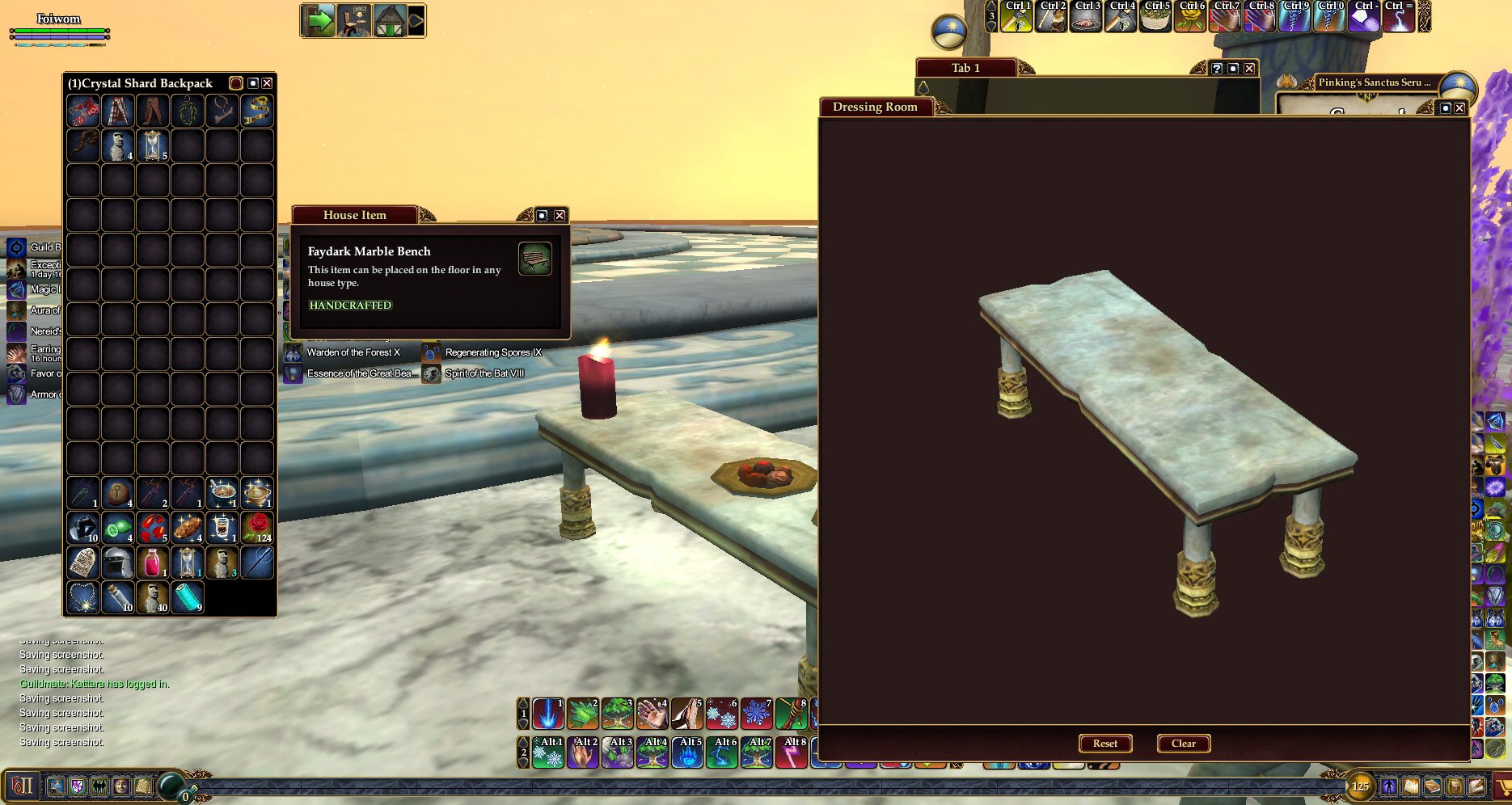Close the Dressing Room window
Image resolution: width=1512 pixels, height=805 pixels.
click(1459, 107)
